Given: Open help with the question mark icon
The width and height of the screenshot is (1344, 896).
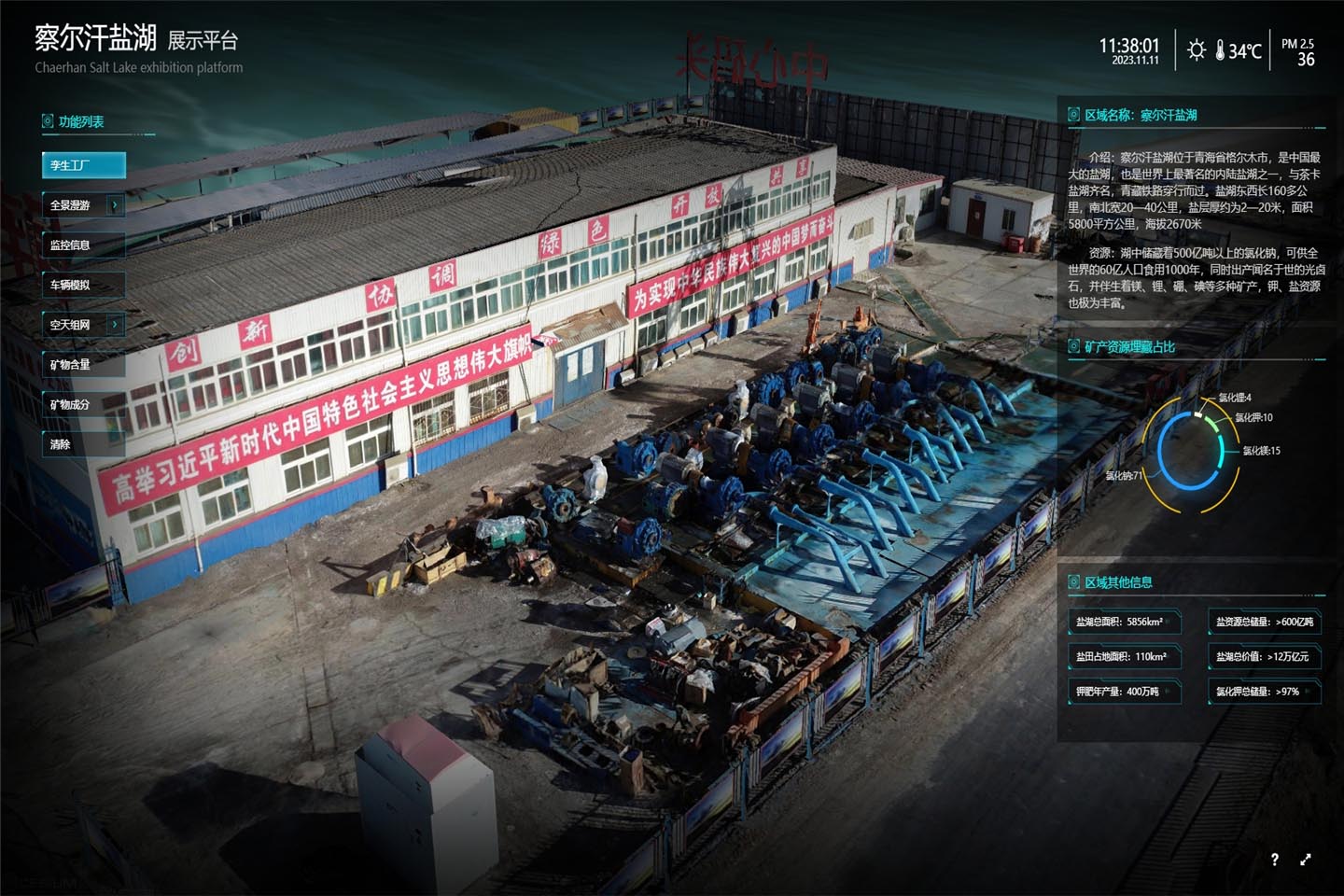Looking at the screenshot, I should [1275, 860].
